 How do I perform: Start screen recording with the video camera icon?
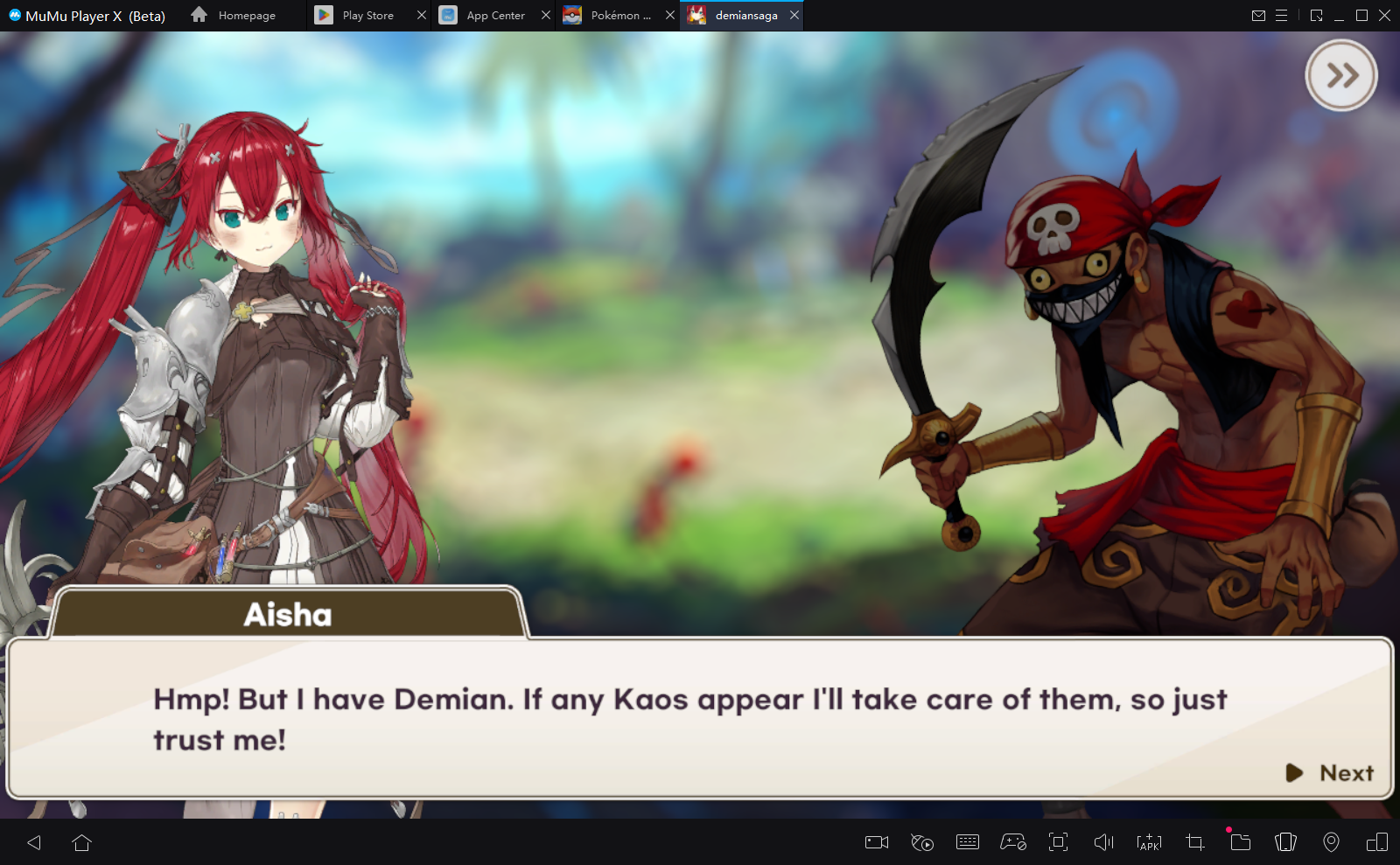click(x=875, y=842)
